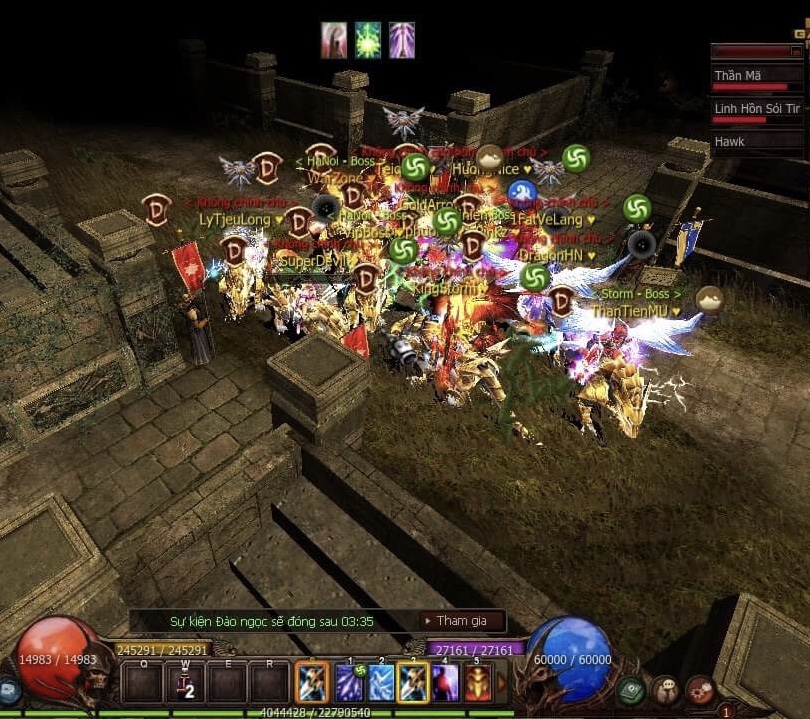810x719 pixels.
Task: Choose the Linh Hồn Sói entry
Action: click(758, 109)
